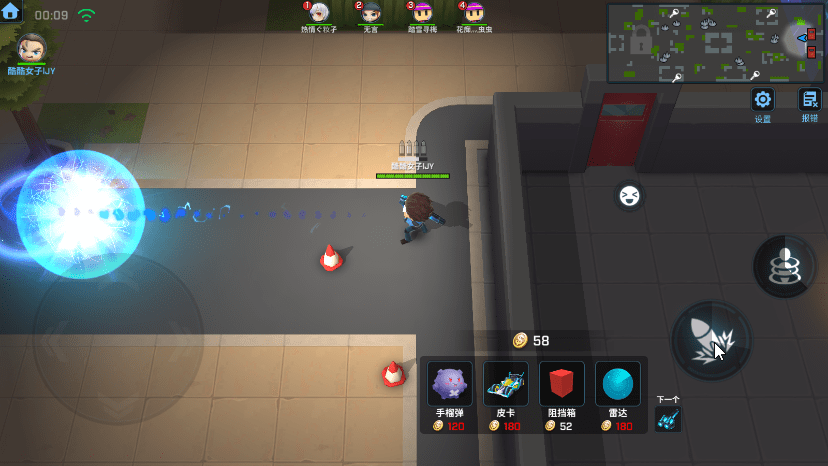Open the 设置 settings gear
Screen dimensions: 828x466
click(763, 100)
